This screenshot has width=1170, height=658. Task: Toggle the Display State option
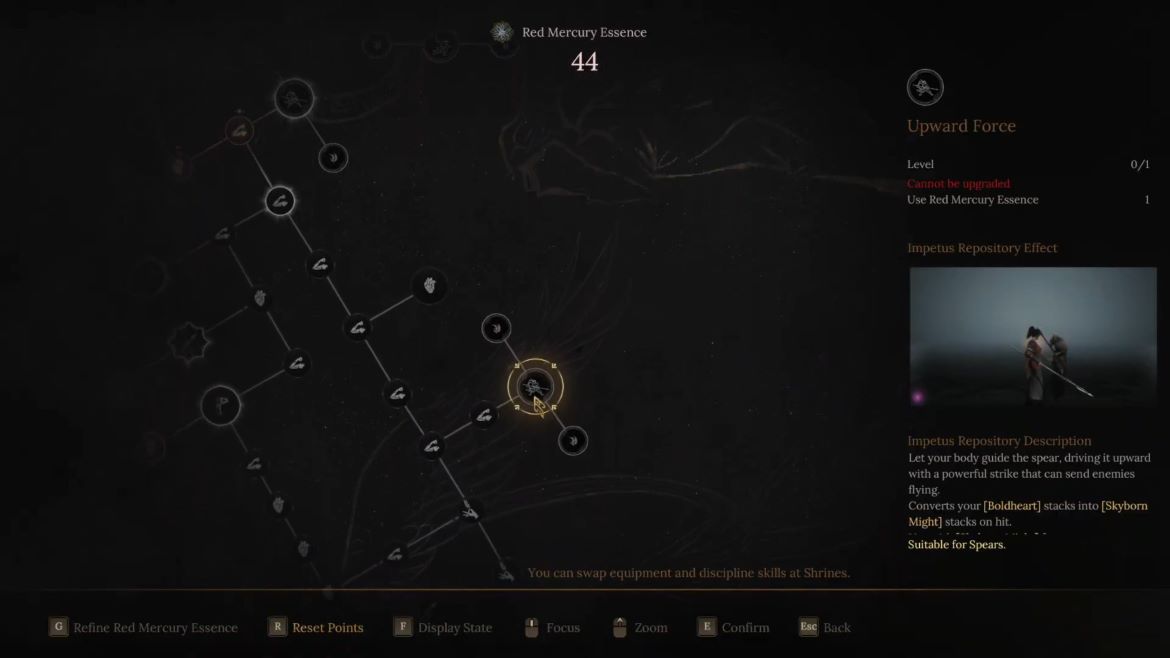(x=454, y=628)
